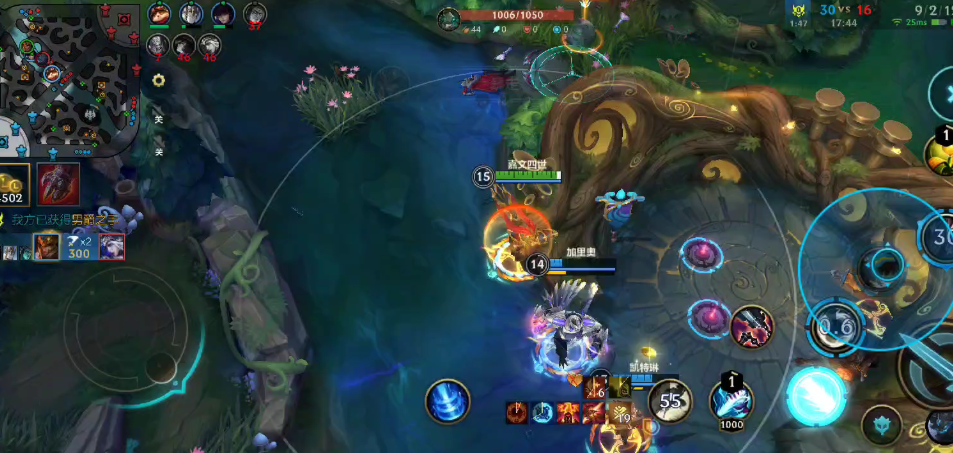
Task: Cast the glowing cyan ability button
Action: click(817, 395)
